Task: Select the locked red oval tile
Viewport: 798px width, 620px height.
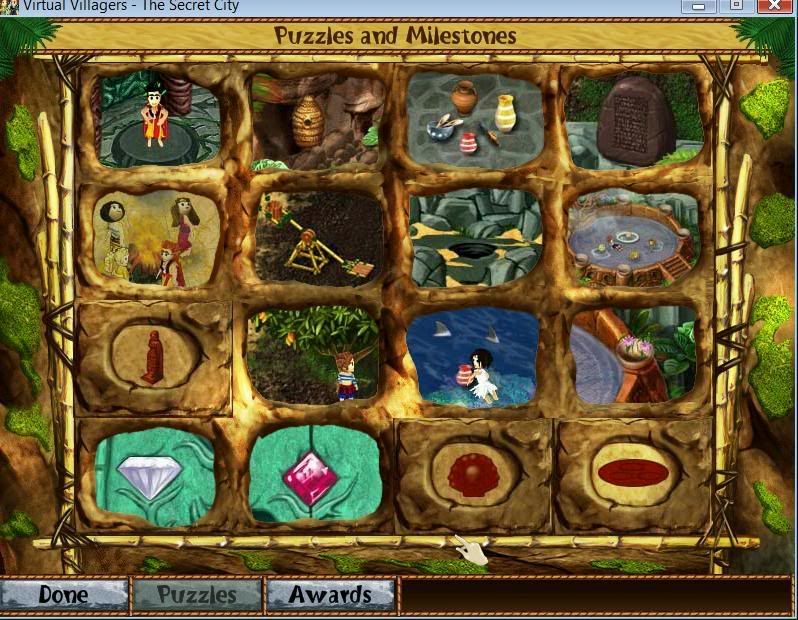Action: (633, 474)
